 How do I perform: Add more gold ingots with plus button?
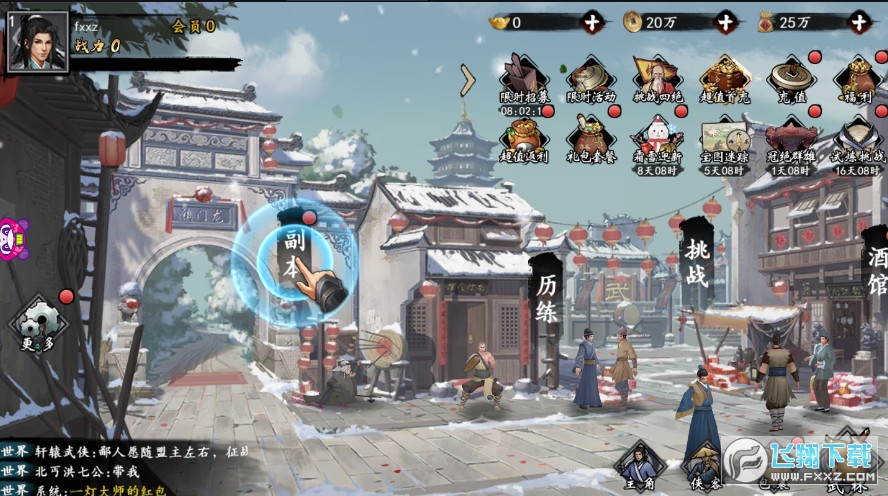[x=593, y=21]
